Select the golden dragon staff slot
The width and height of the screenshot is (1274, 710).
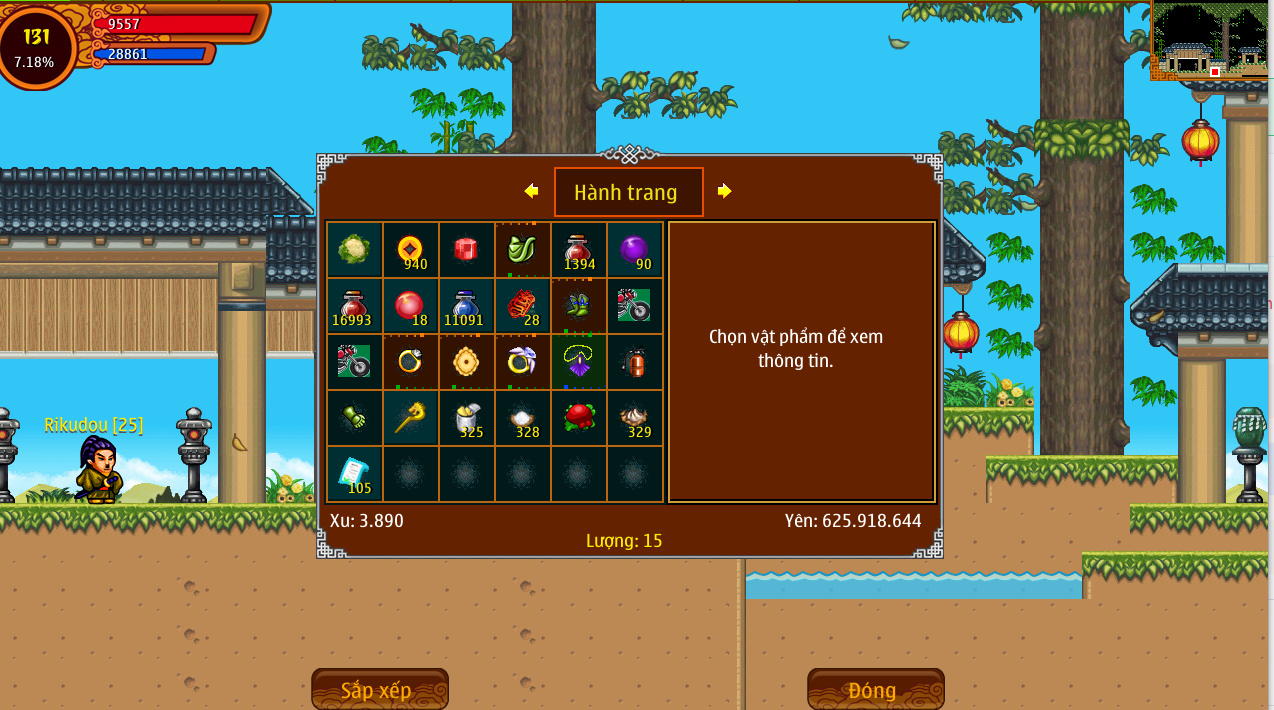(410, 418)
